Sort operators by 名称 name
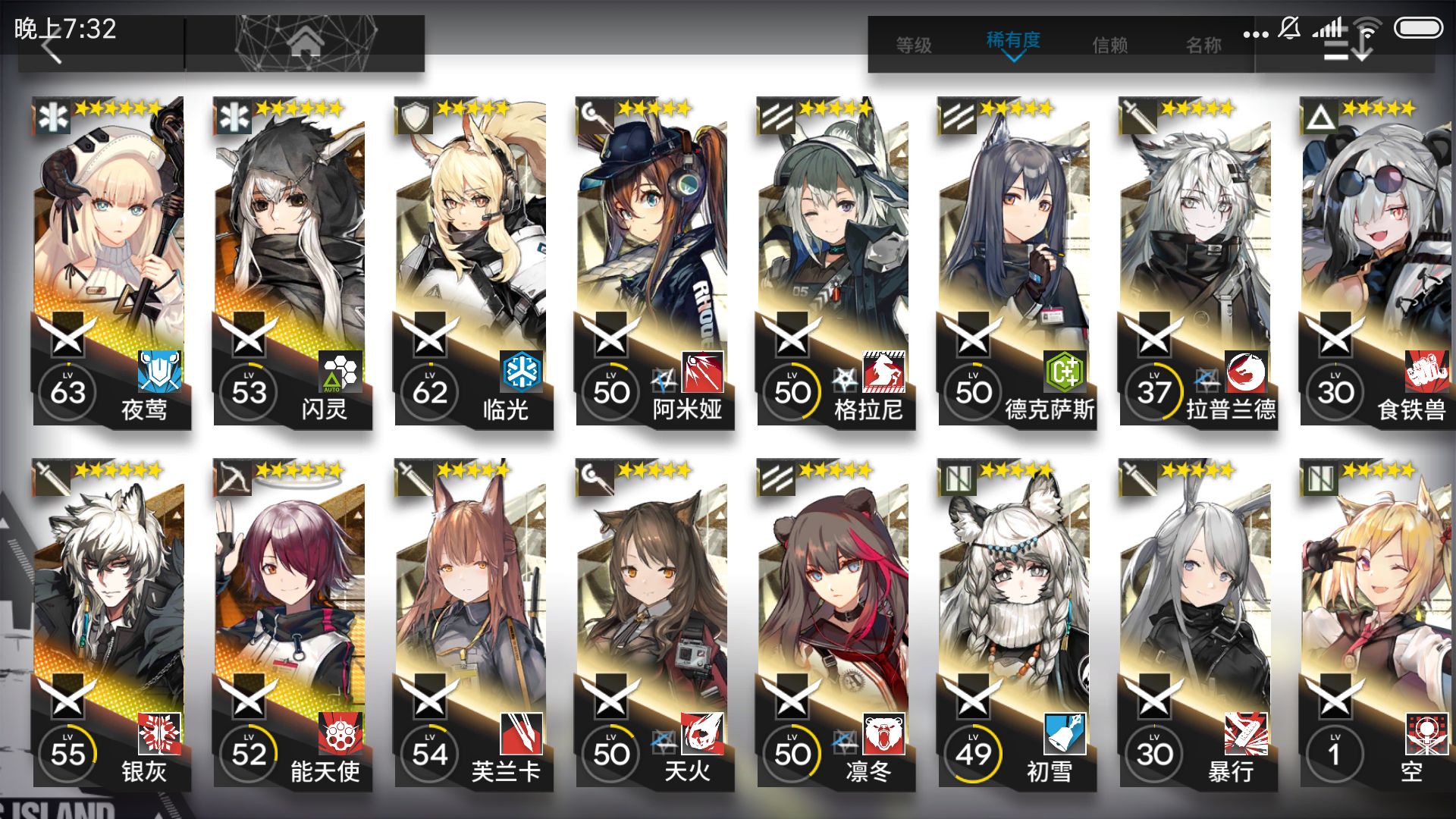This screenshot has height=819, width=1456. click(x=1203, y=45)
